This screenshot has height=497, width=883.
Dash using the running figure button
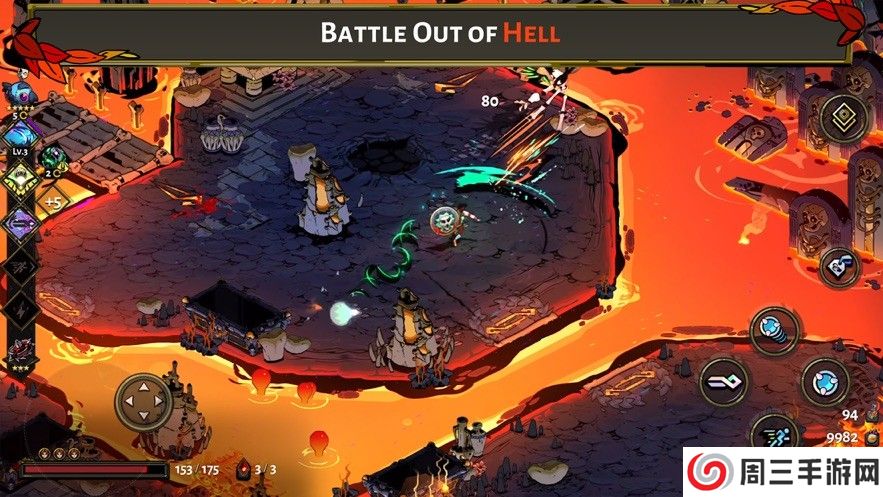775,431
